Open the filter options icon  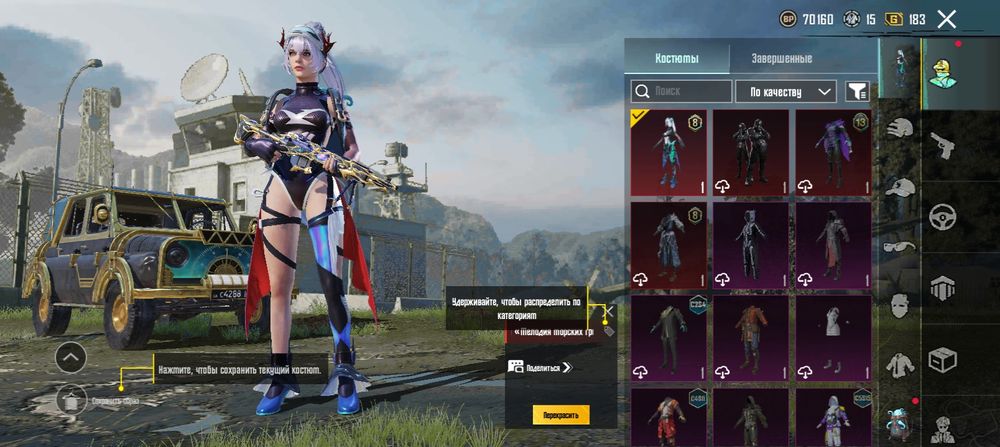pos(857,92)
